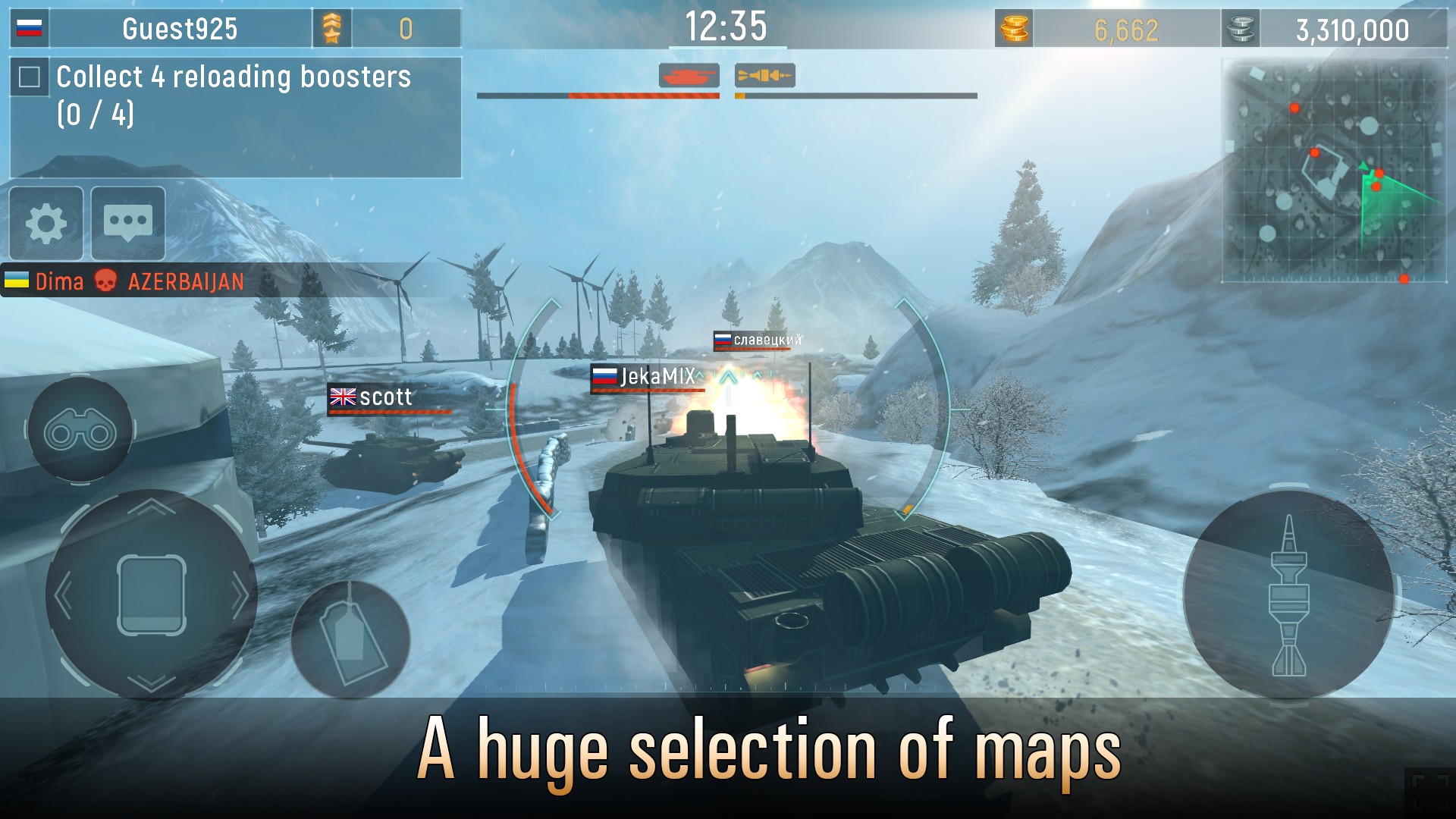This screenshot has height=819, width=1456.
Task: Tap the orange tank team icon
Action: pyautogui.click(x=689, y=75)
